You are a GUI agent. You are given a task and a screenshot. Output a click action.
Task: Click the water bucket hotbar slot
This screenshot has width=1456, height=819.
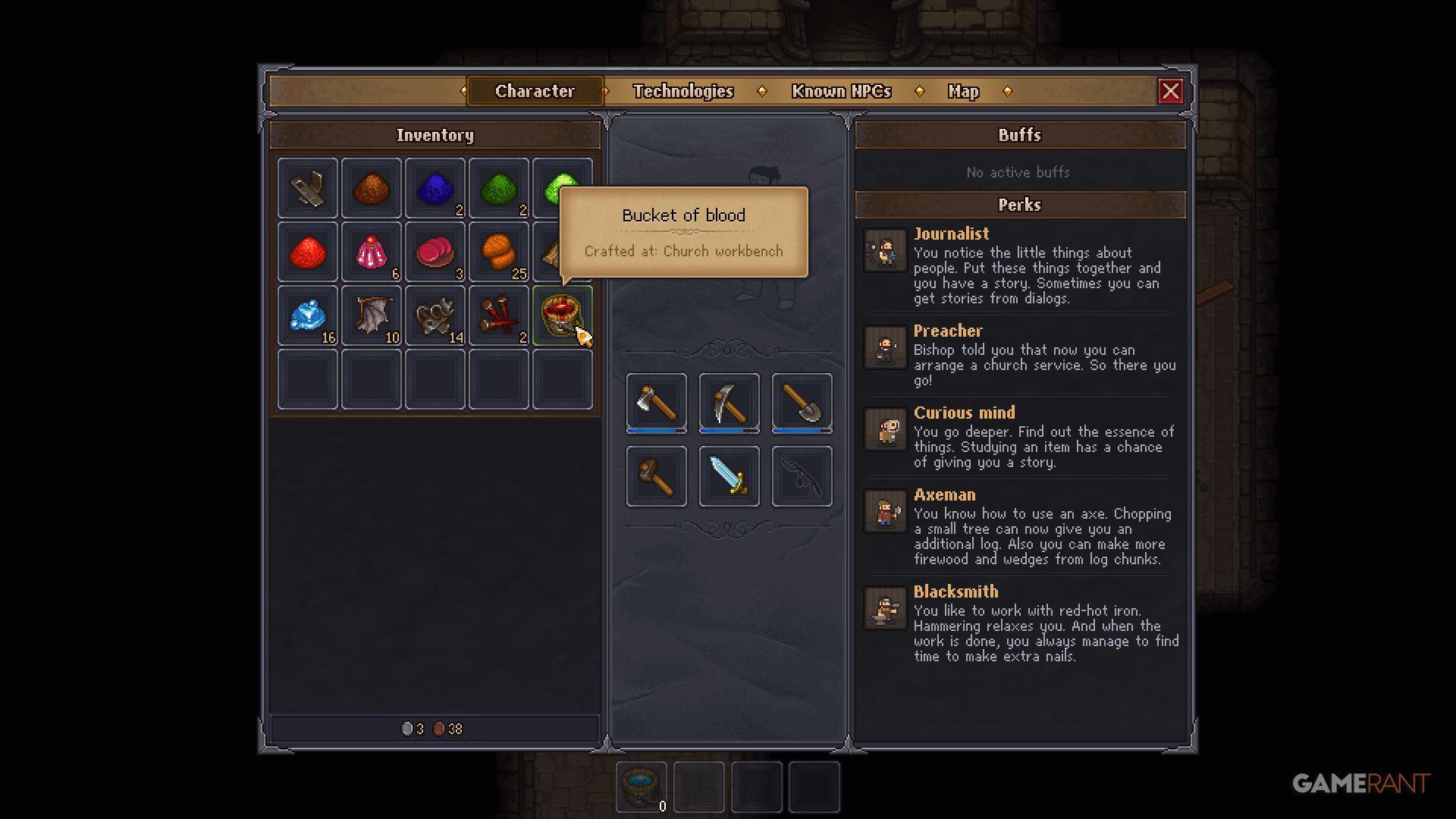point(642,786)
